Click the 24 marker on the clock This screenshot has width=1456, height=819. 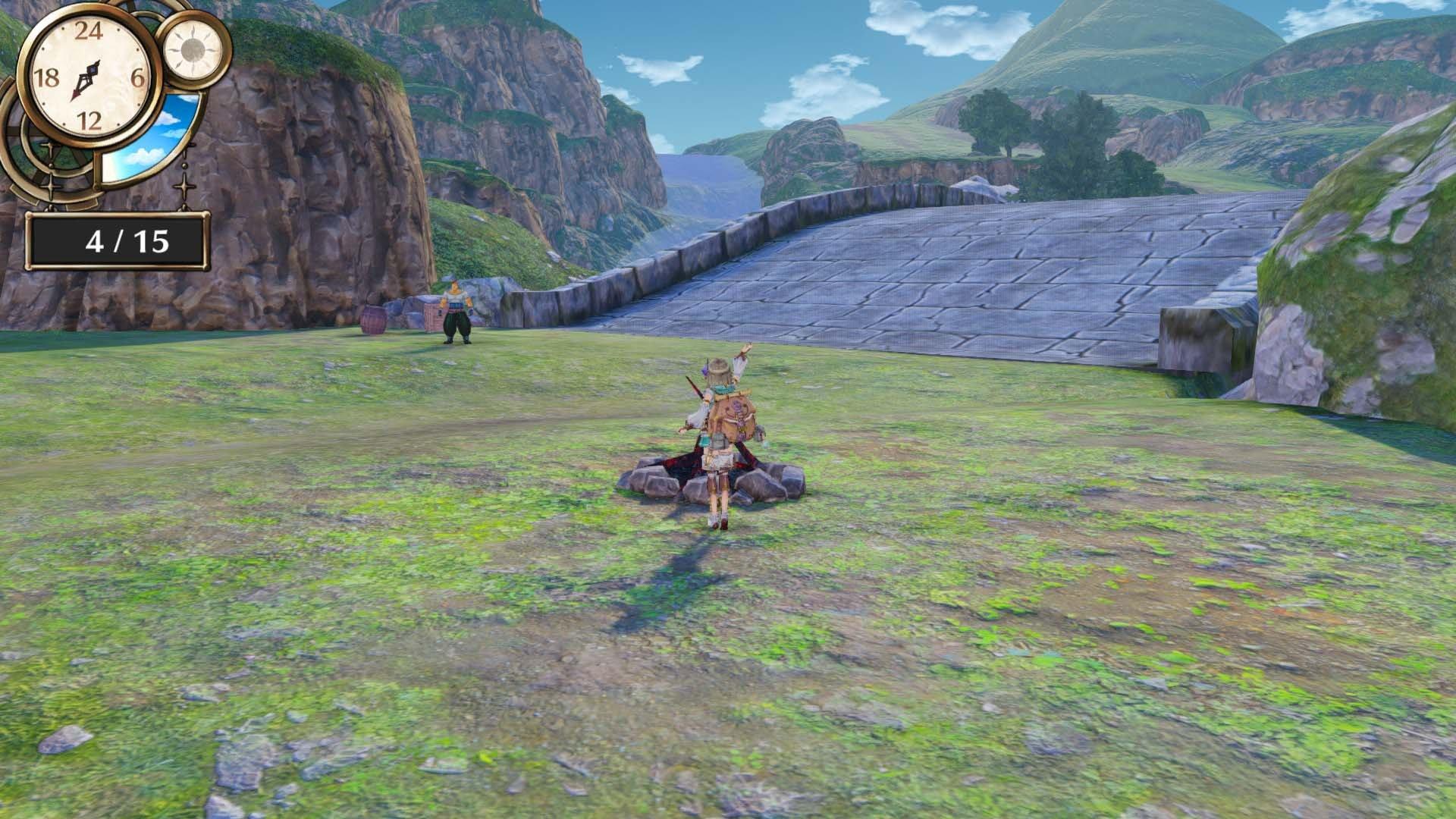(x=89, y=32)
